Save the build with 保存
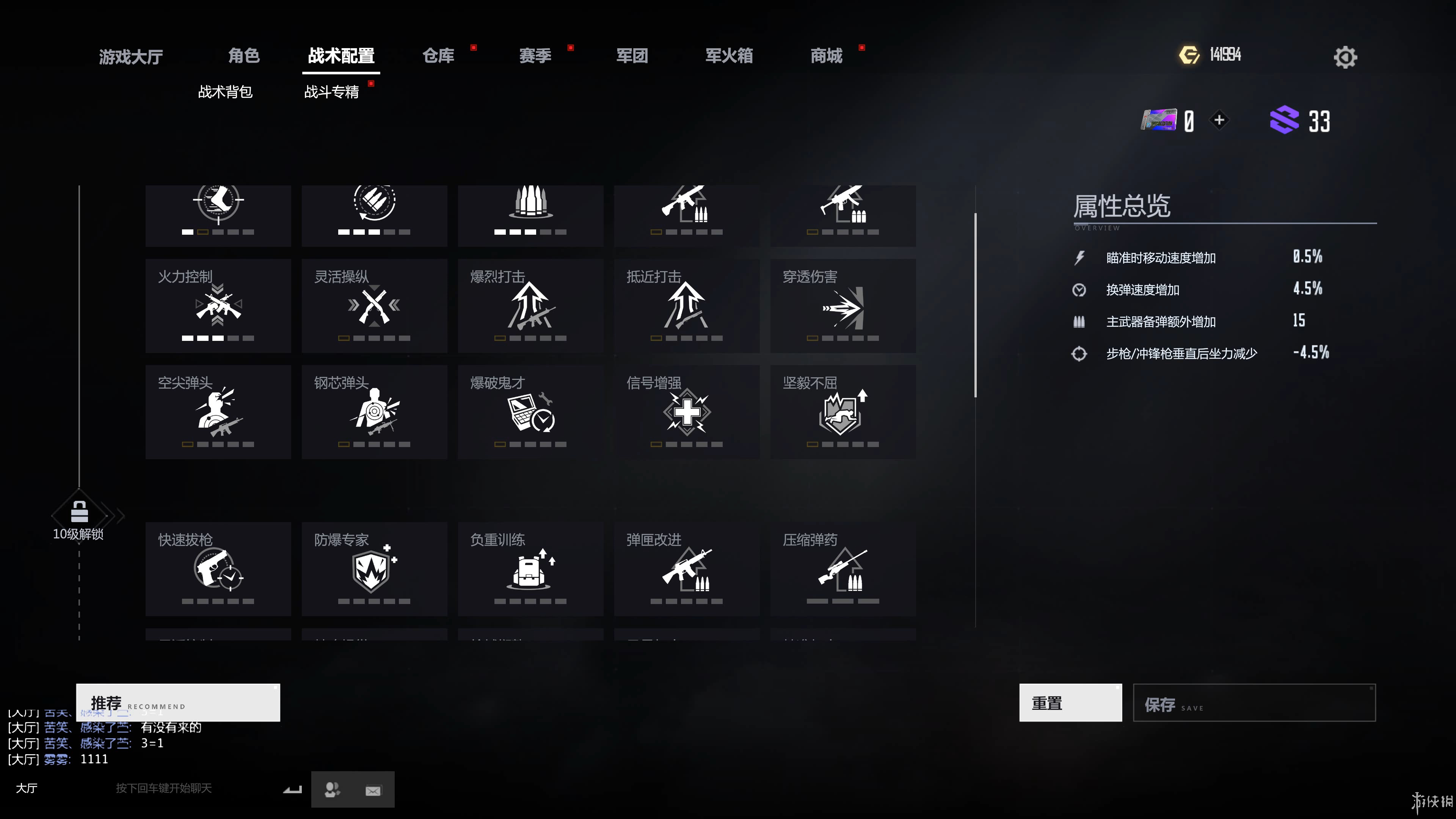The height and width of the screenshot is (819, 1456). [1254, 703]
